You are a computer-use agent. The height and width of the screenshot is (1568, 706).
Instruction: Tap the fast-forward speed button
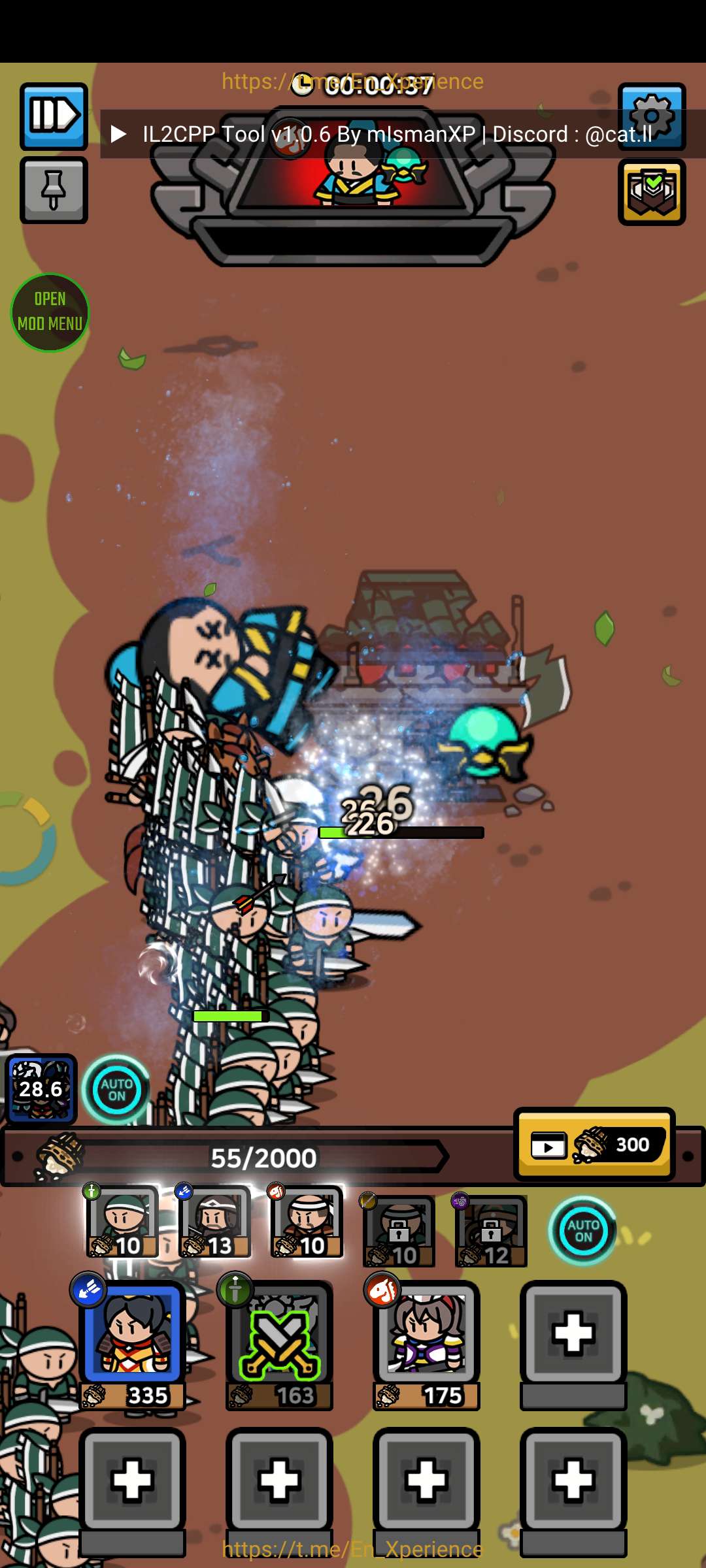point(54,116)
